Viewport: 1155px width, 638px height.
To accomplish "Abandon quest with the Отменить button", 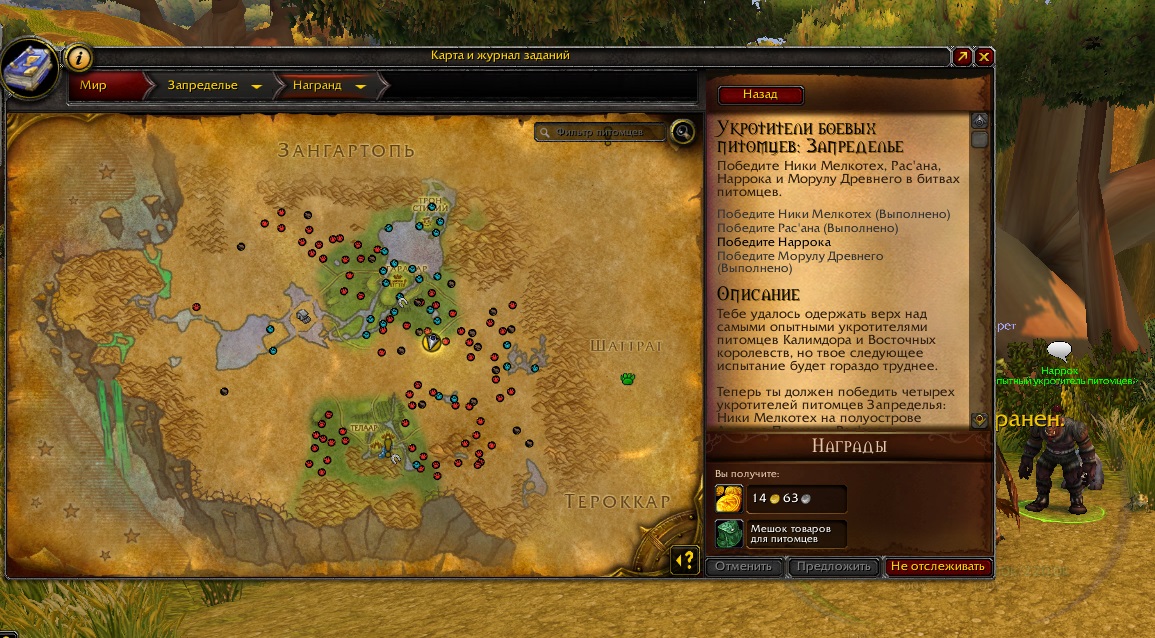I will tap(744, 567).
